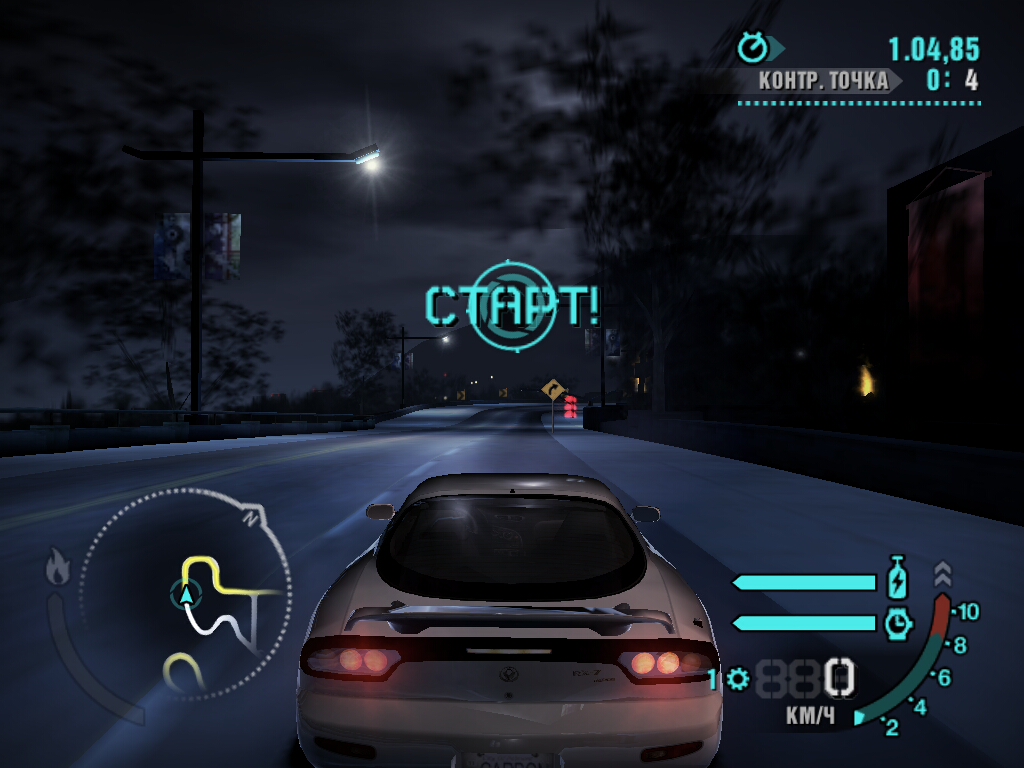Click the gear cog icon

(x=738, y=680)
